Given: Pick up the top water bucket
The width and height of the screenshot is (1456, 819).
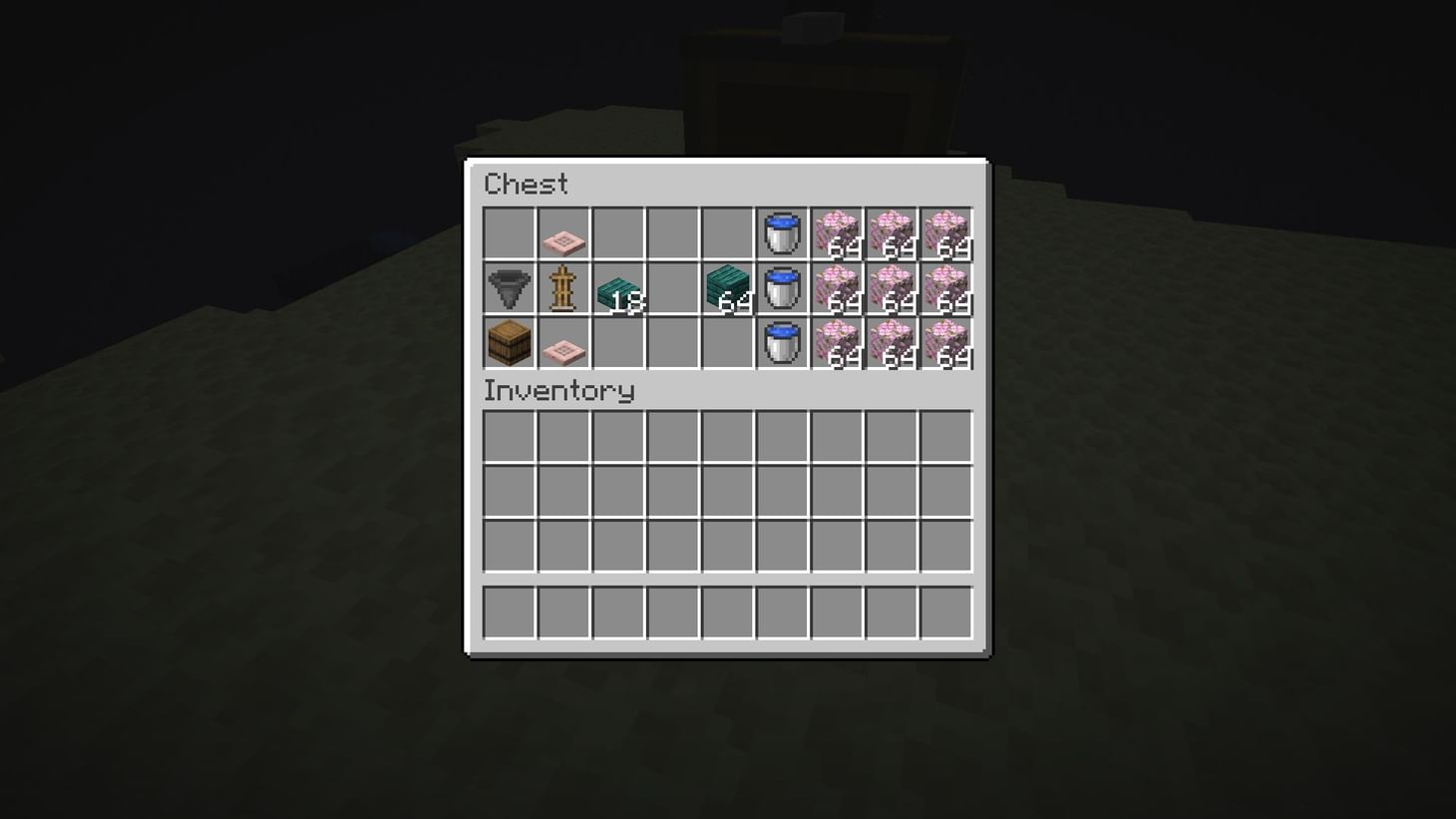Looking at the screenshot, I should tap(783, 234).
